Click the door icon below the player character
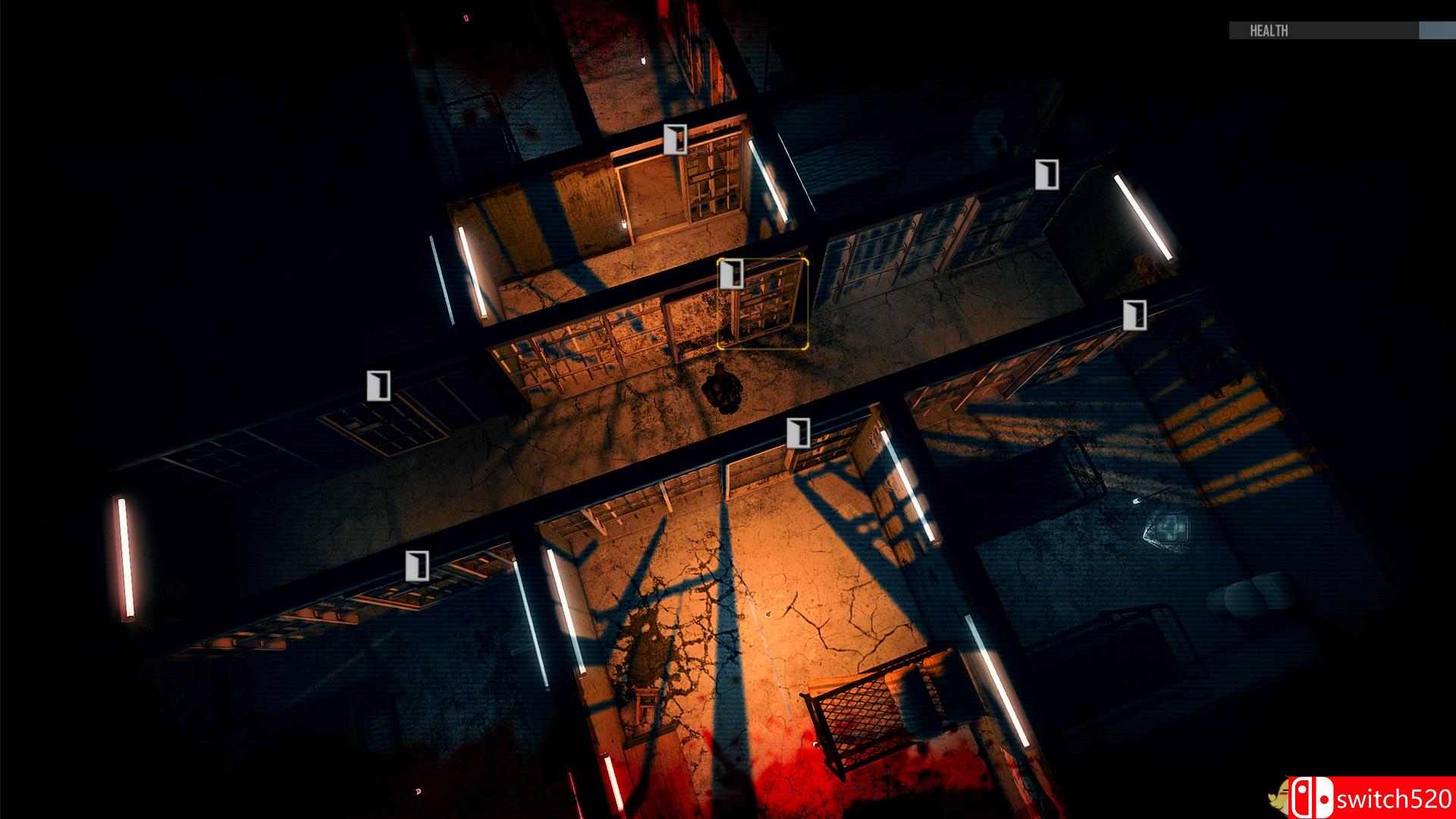 798,432
